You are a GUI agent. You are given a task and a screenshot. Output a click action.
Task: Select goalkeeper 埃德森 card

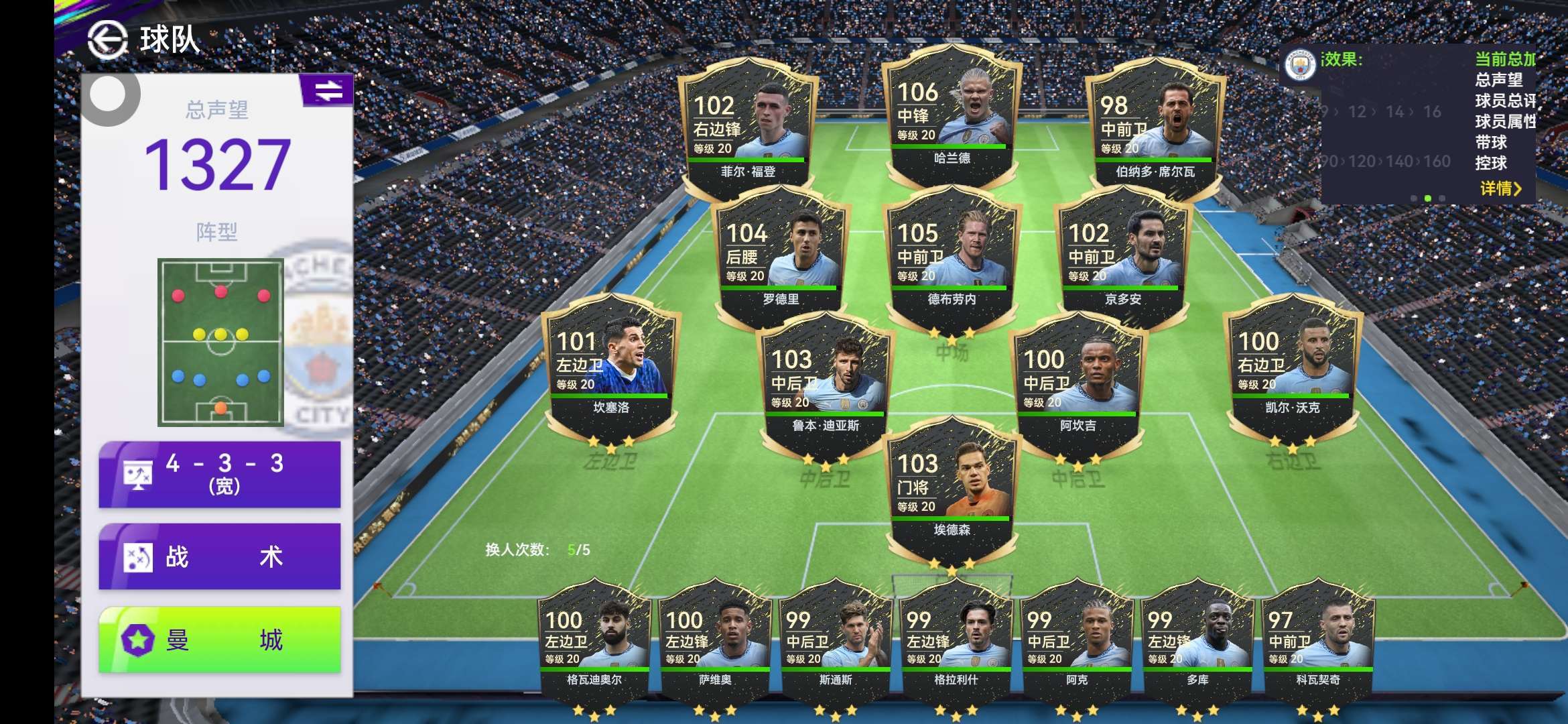(x=952, y=489)
